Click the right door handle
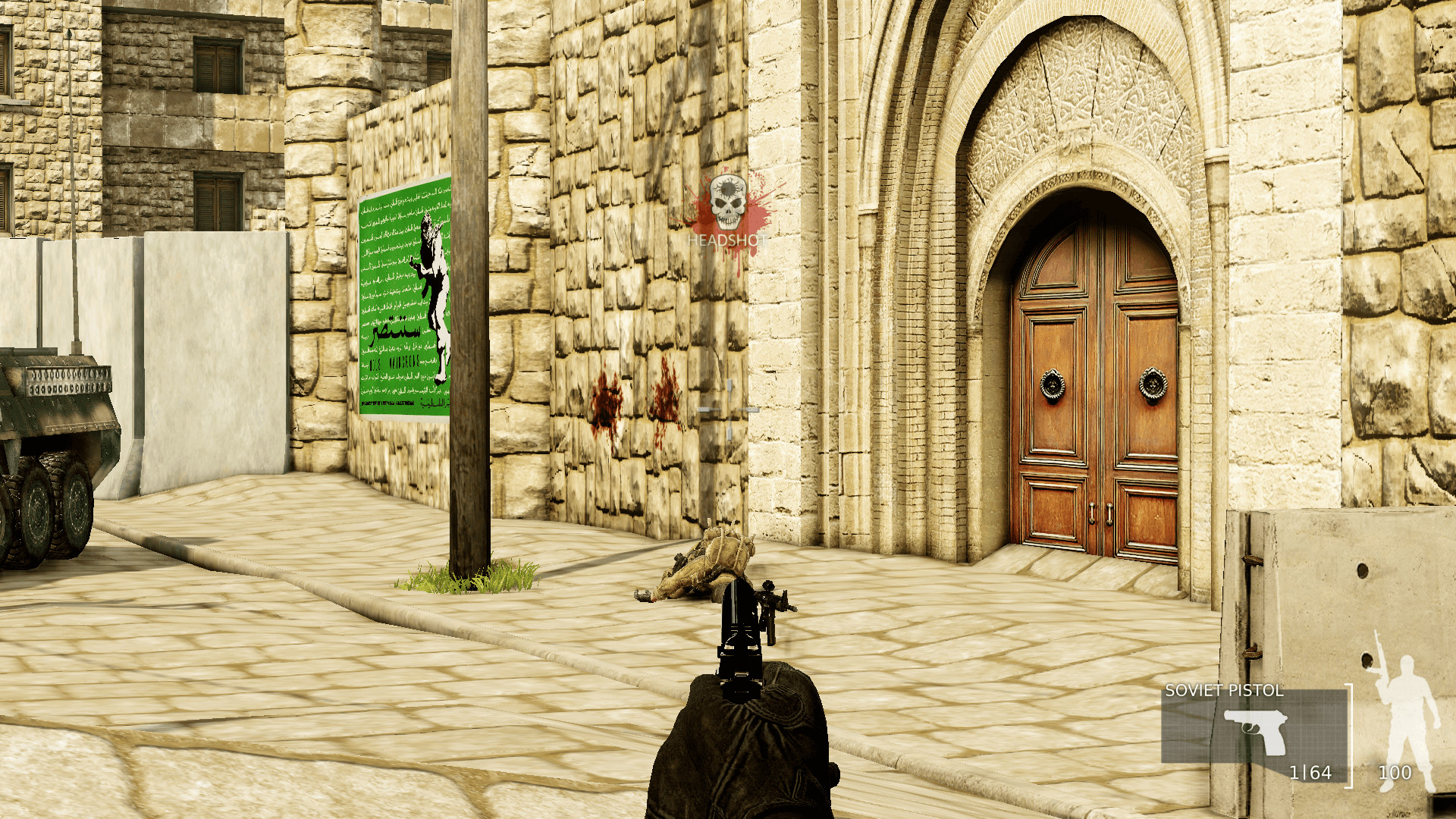Screen dimensions: 1456x819 (1109, 514)
